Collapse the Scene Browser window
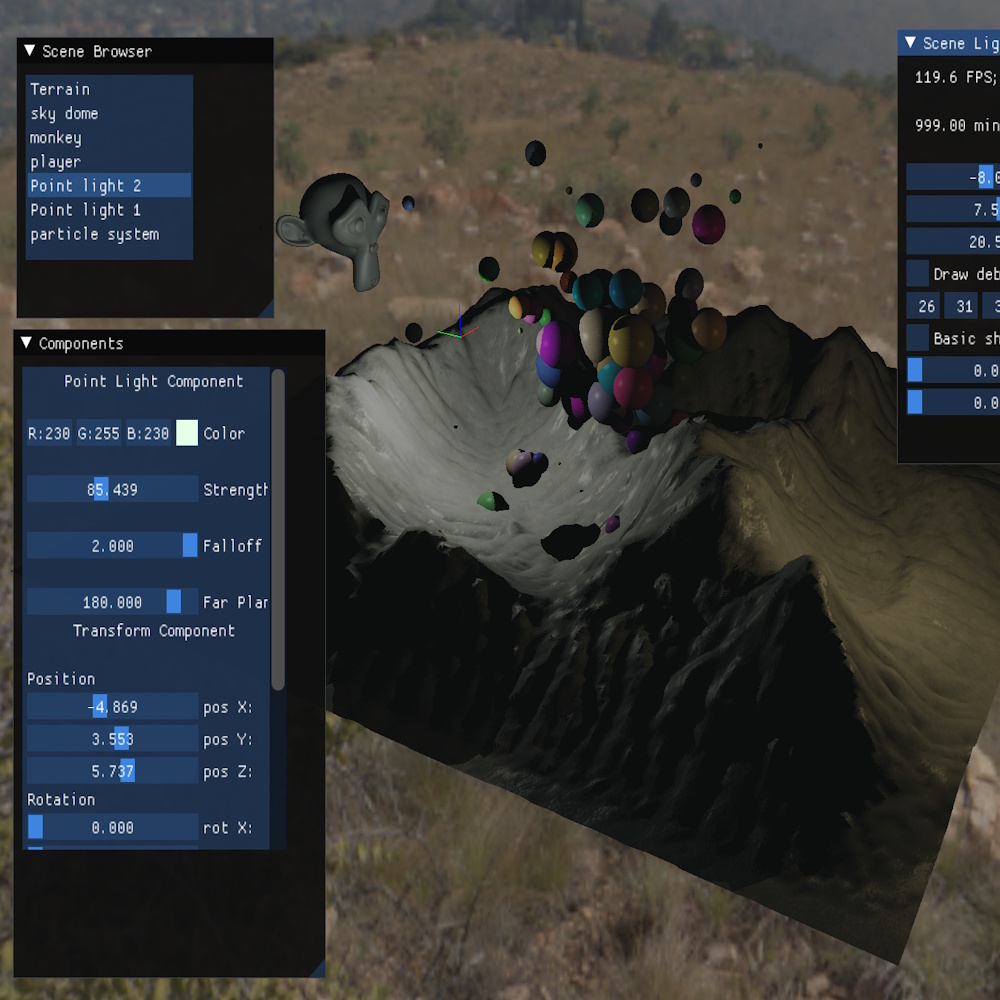The height and width of the screenshot is (1000, 1000). pos(29,51)
